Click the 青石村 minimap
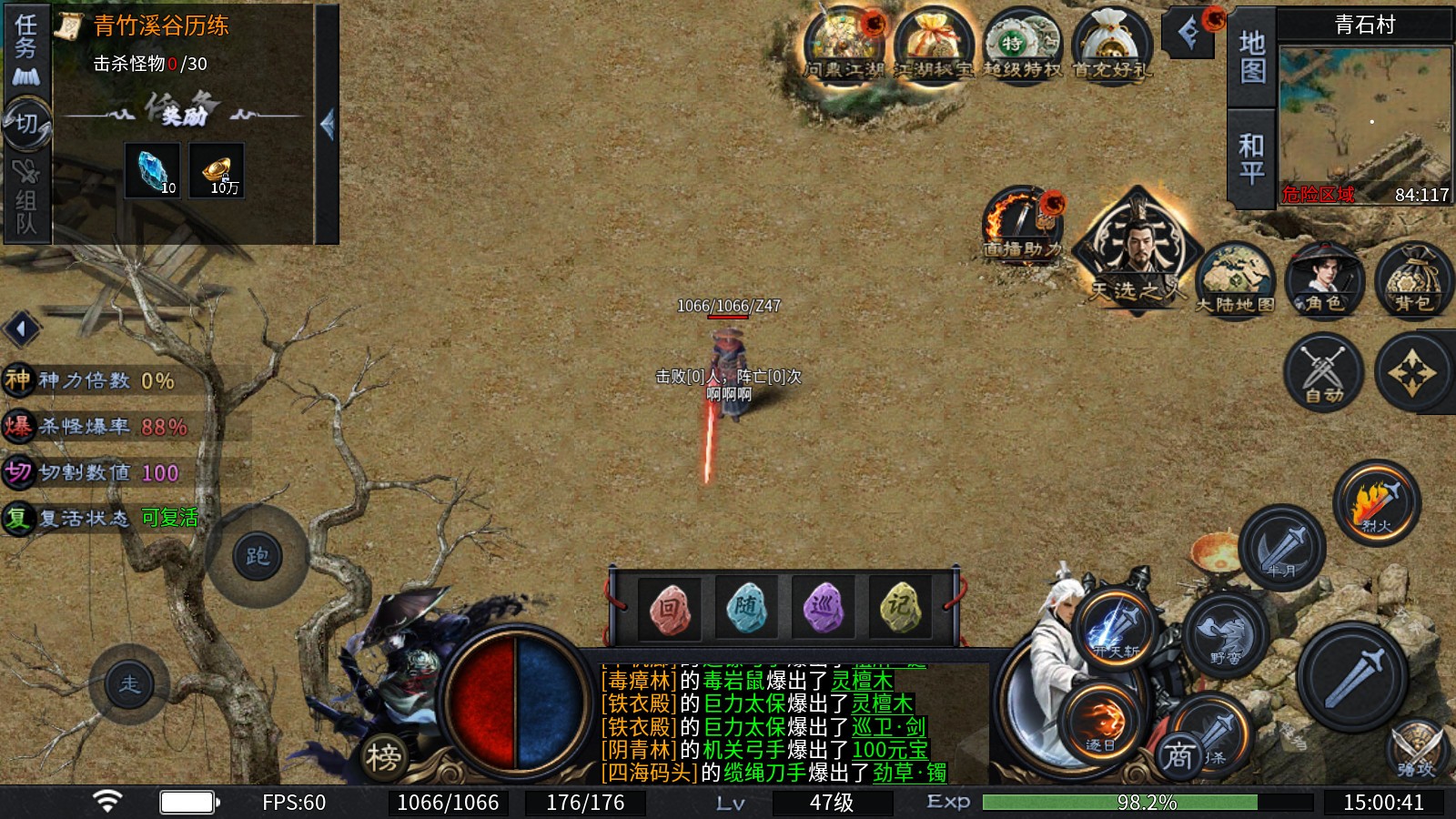The height and width of the screenshot is (819, 1456). pos(1364,124)
